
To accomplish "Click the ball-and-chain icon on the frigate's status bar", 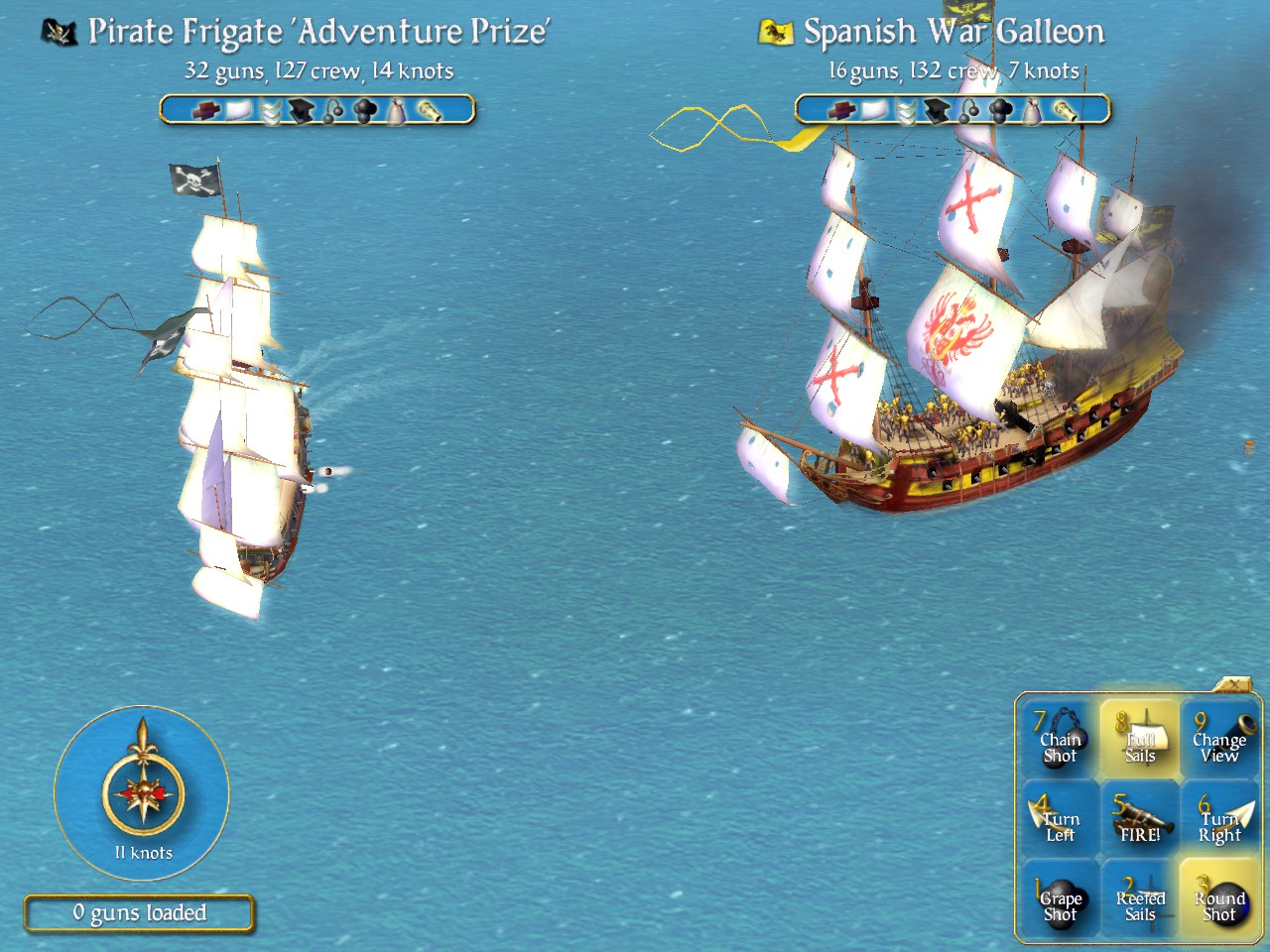I will [x=332, y=111].
